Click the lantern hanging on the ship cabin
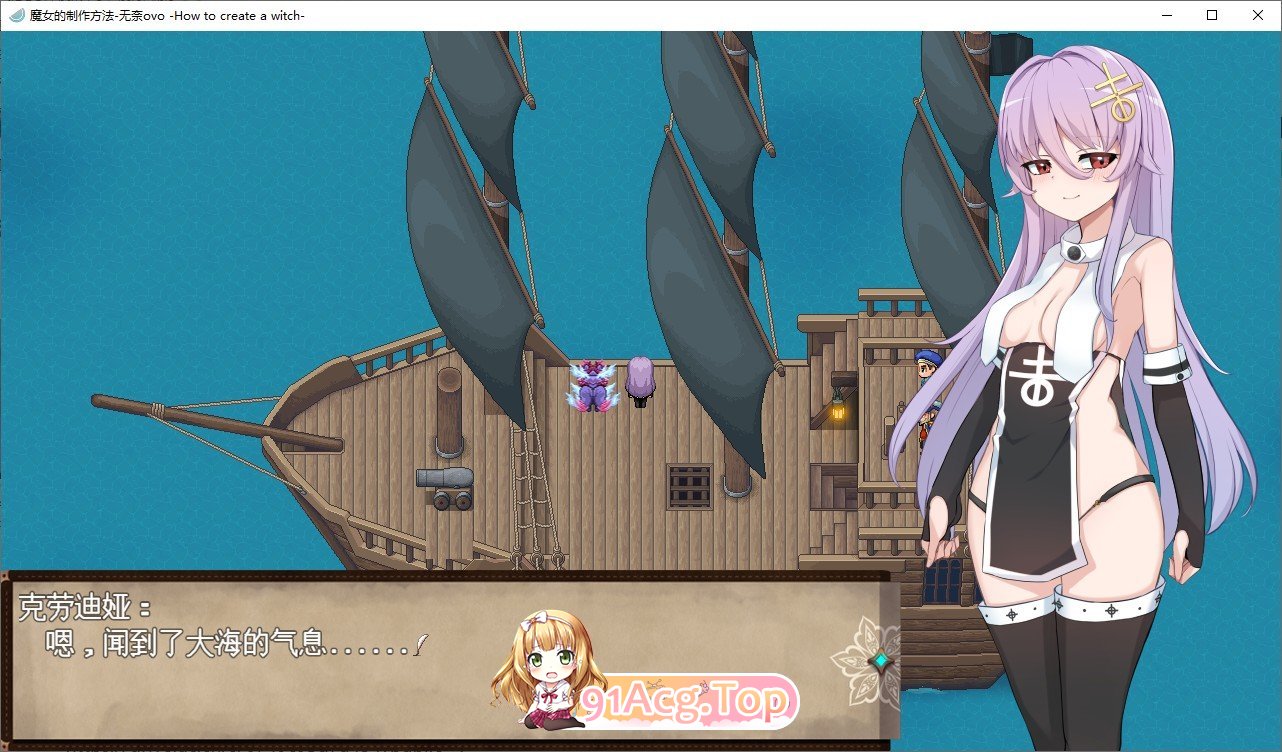Screen dimensions: 1282x752 click(838, 414)
